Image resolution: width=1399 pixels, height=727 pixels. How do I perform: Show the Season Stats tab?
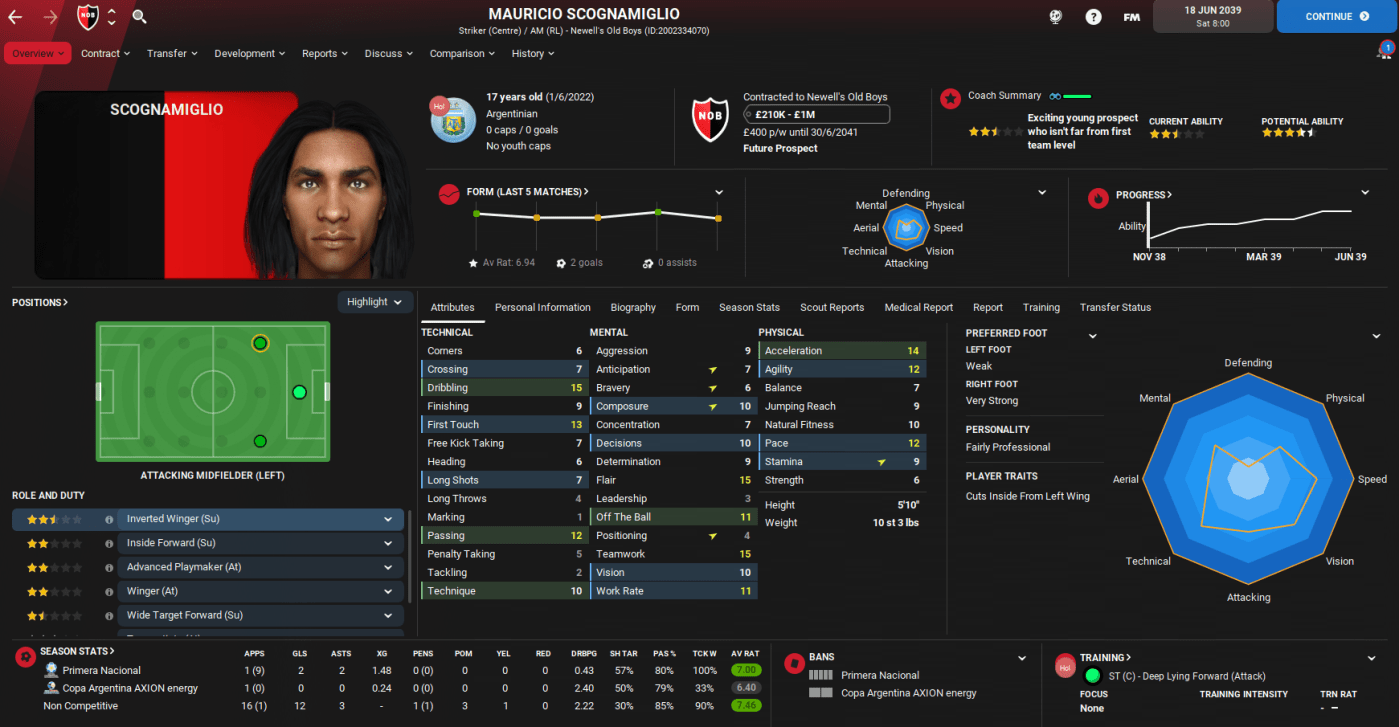[749, 307]
